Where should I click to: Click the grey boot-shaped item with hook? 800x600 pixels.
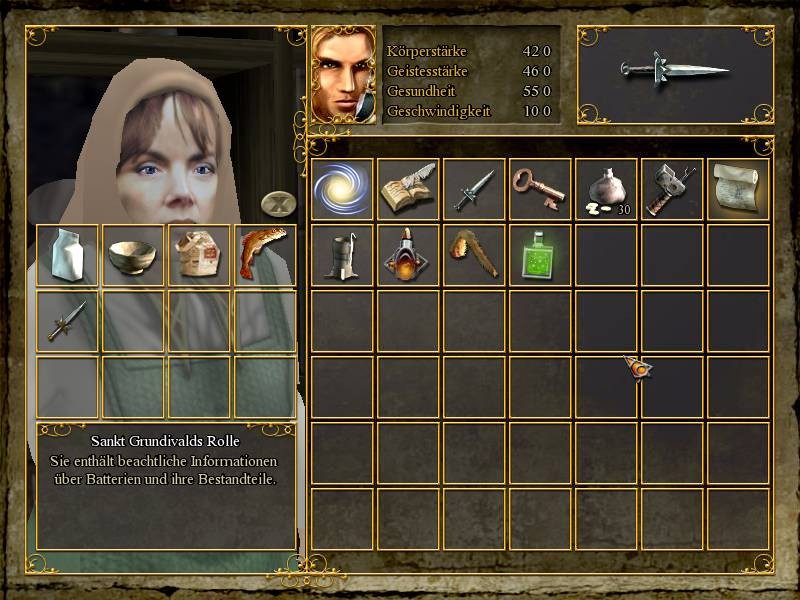click(342, 255)
